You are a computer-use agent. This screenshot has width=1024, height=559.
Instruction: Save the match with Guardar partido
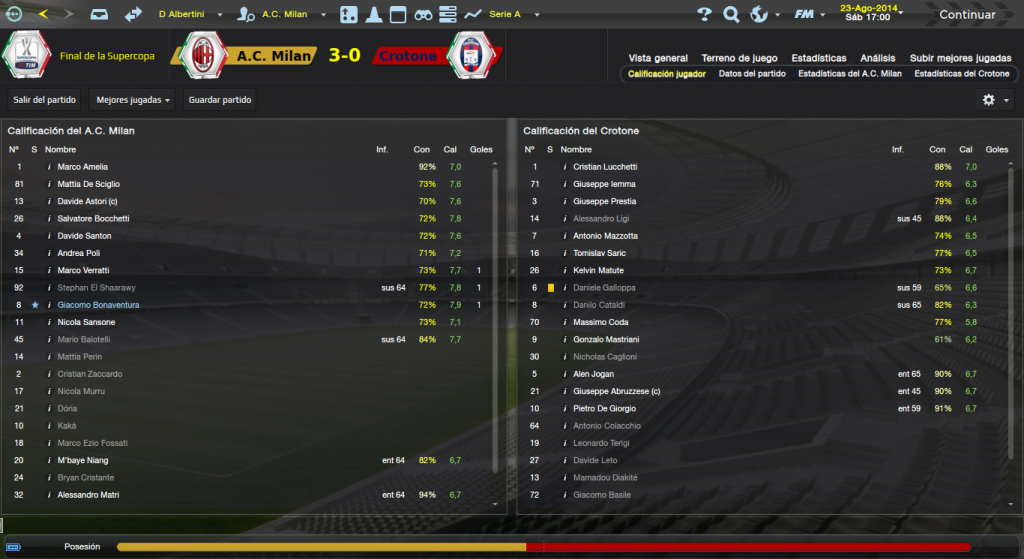[220, 100]
